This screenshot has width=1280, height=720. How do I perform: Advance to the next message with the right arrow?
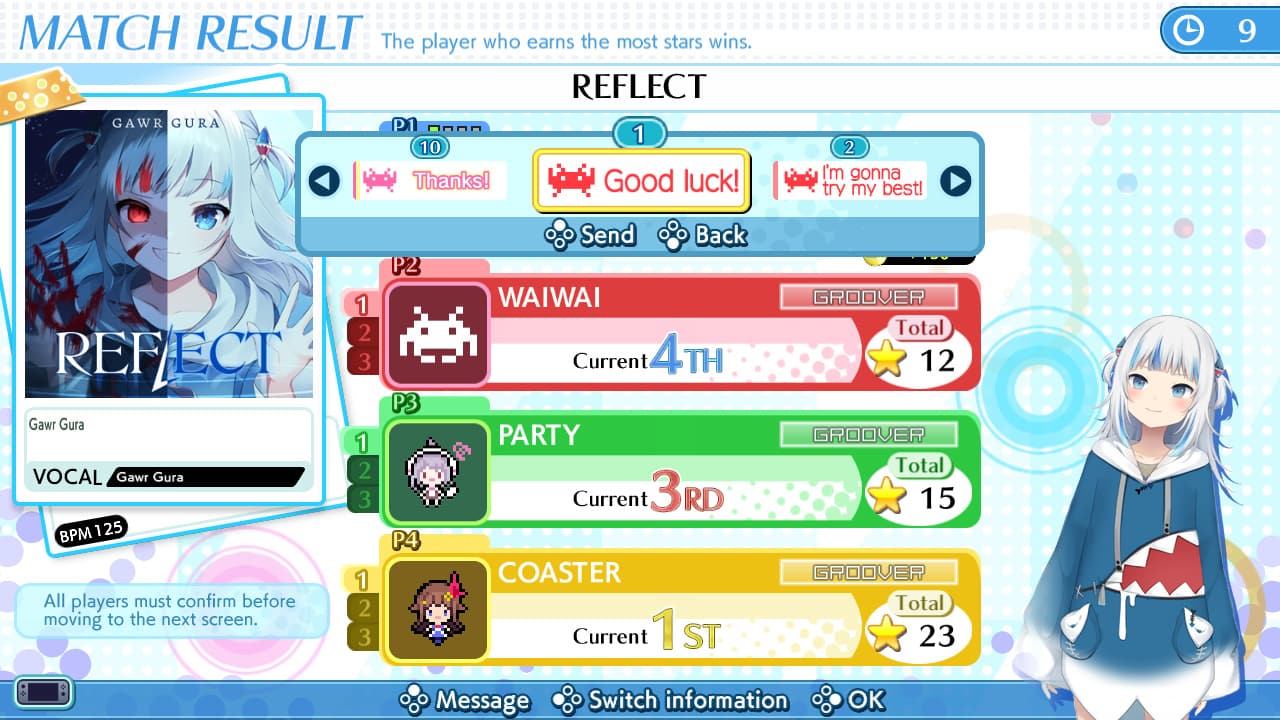point(959,182)
